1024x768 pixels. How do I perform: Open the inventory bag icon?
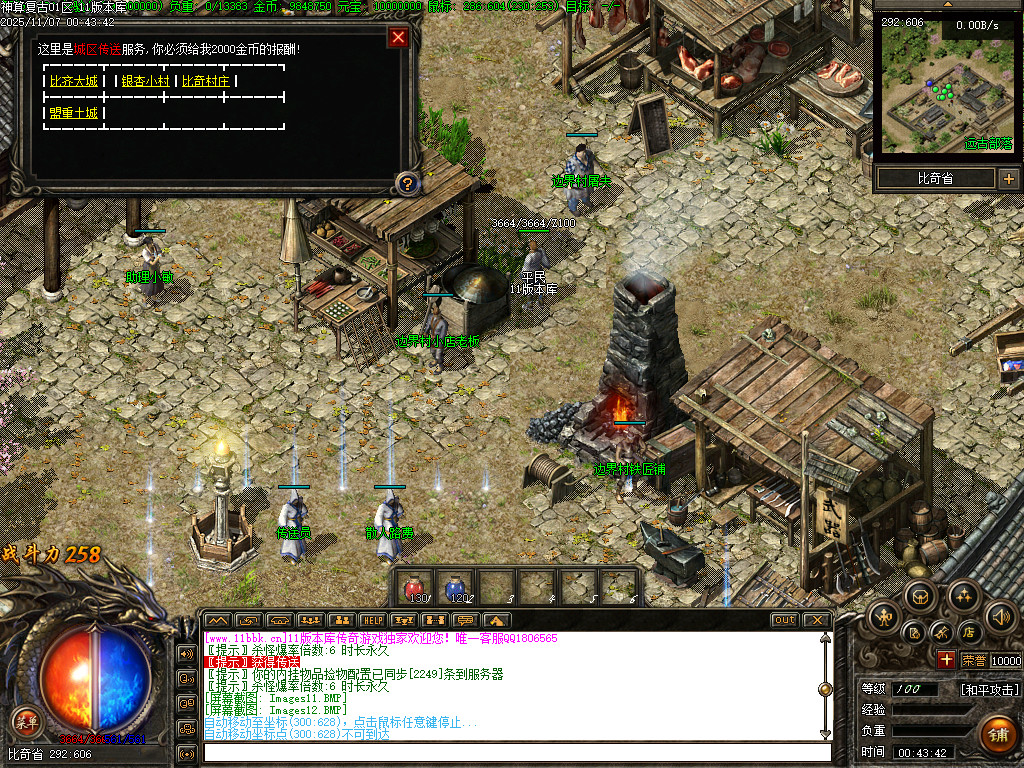(x=921, y=597)
